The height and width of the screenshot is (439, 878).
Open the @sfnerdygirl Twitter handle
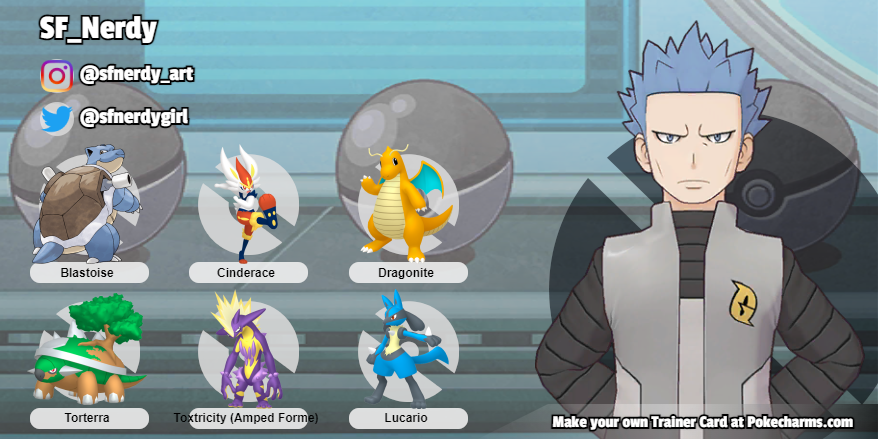click(x=134, y=118)
